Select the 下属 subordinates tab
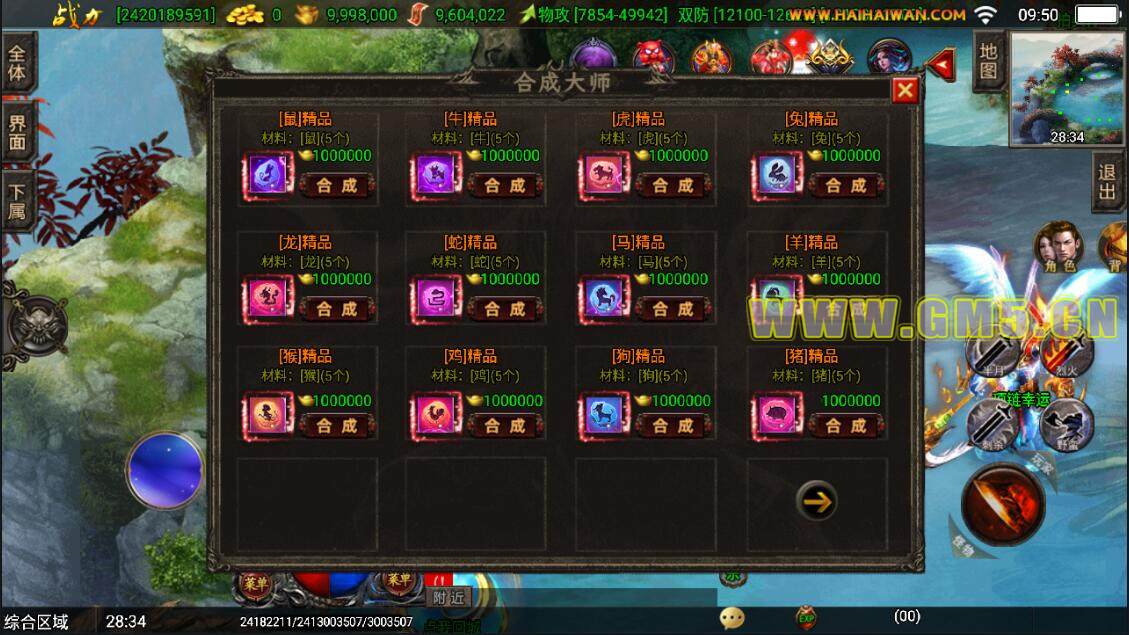 (18, 202)
